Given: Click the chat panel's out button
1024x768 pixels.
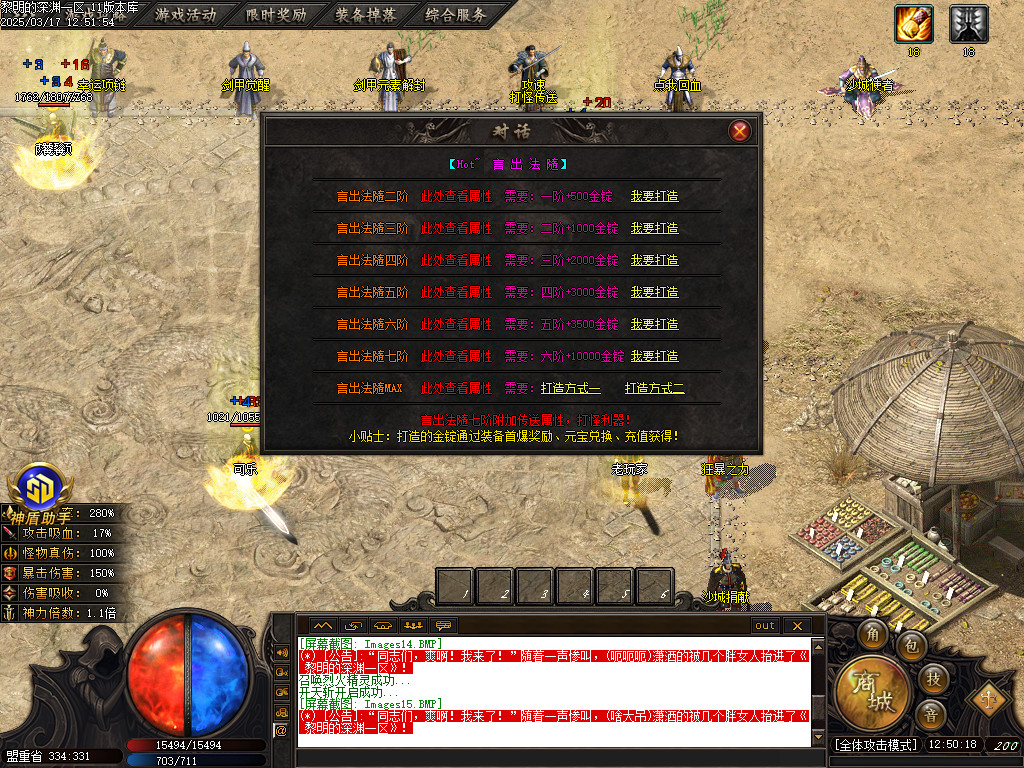Looking at the screenshot, I should 765,626.
